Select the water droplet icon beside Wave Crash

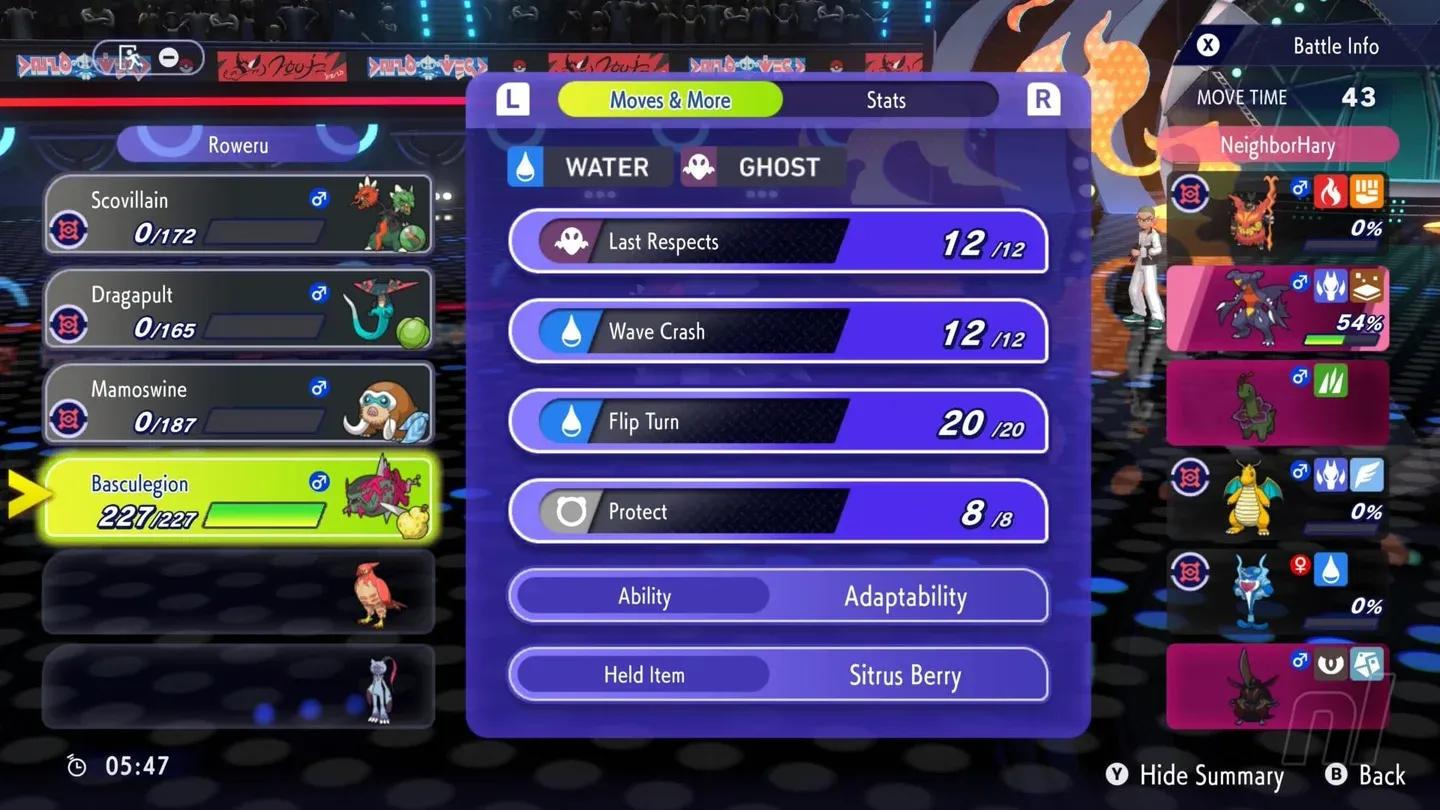pyautogui.click(x=572, y=331)
